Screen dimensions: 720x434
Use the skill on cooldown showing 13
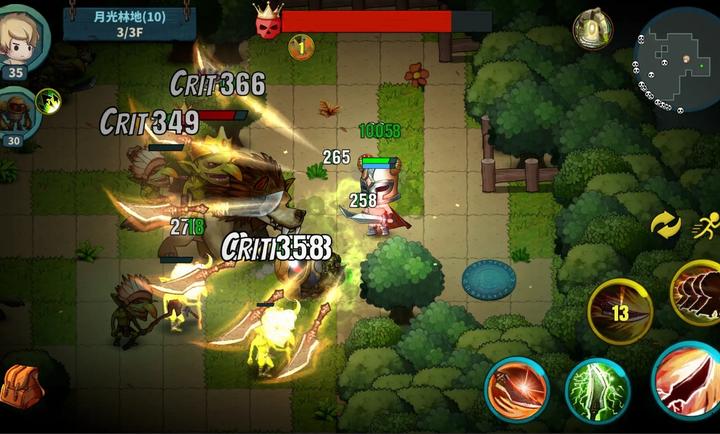pos(620,310)
